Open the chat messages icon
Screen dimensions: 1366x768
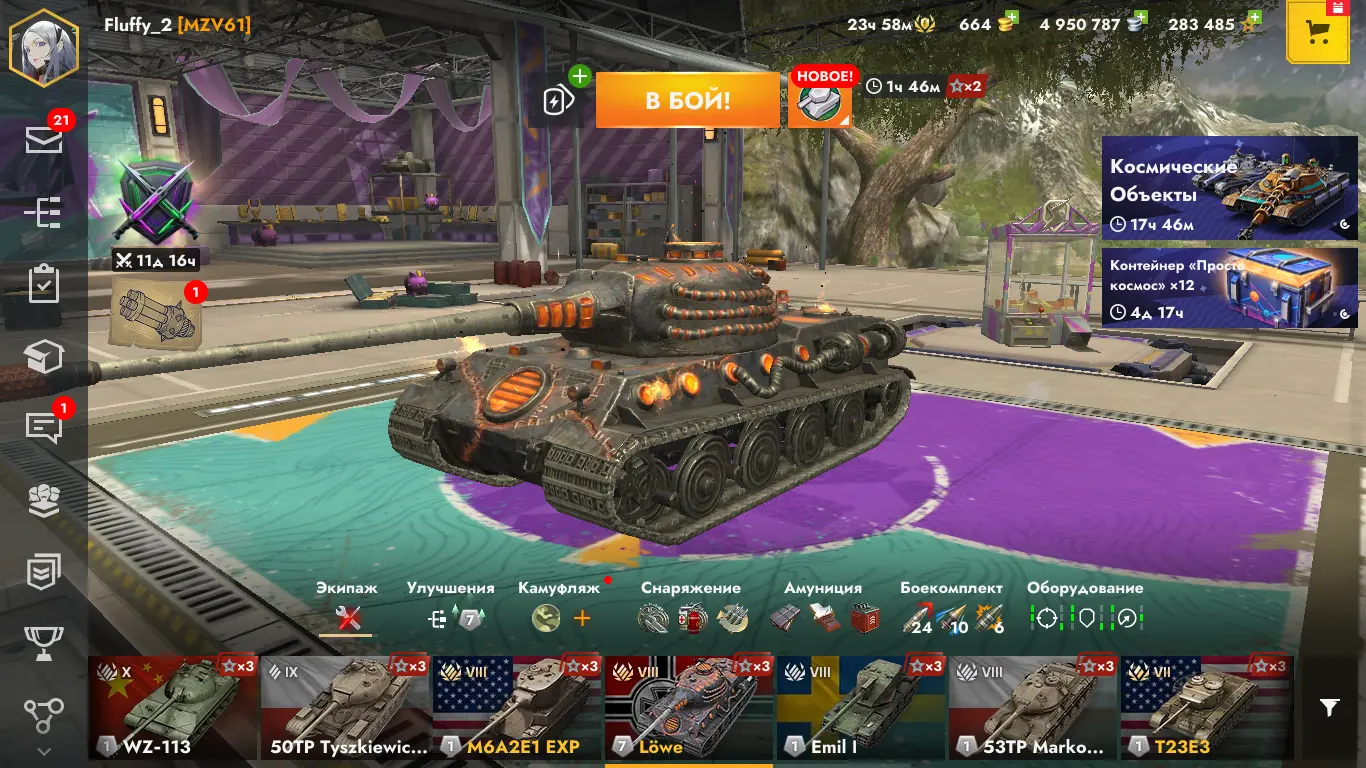[x=44, y=427]
